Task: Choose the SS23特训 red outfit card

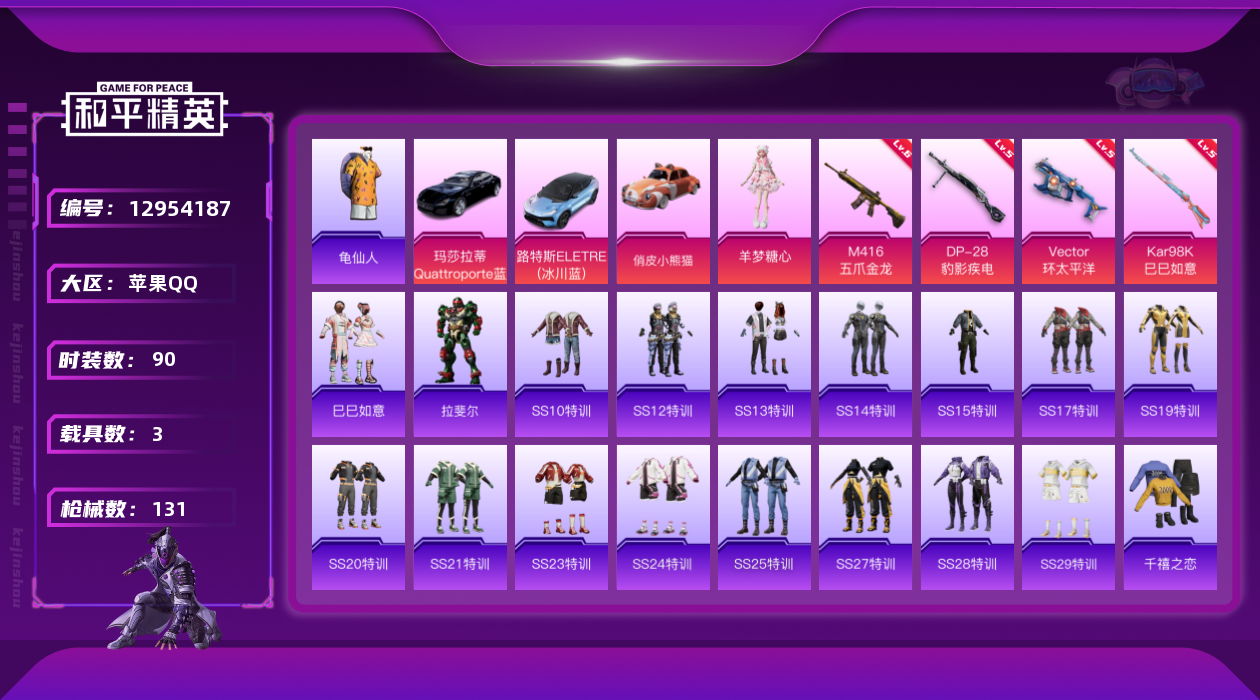Action: coord(561,517)
